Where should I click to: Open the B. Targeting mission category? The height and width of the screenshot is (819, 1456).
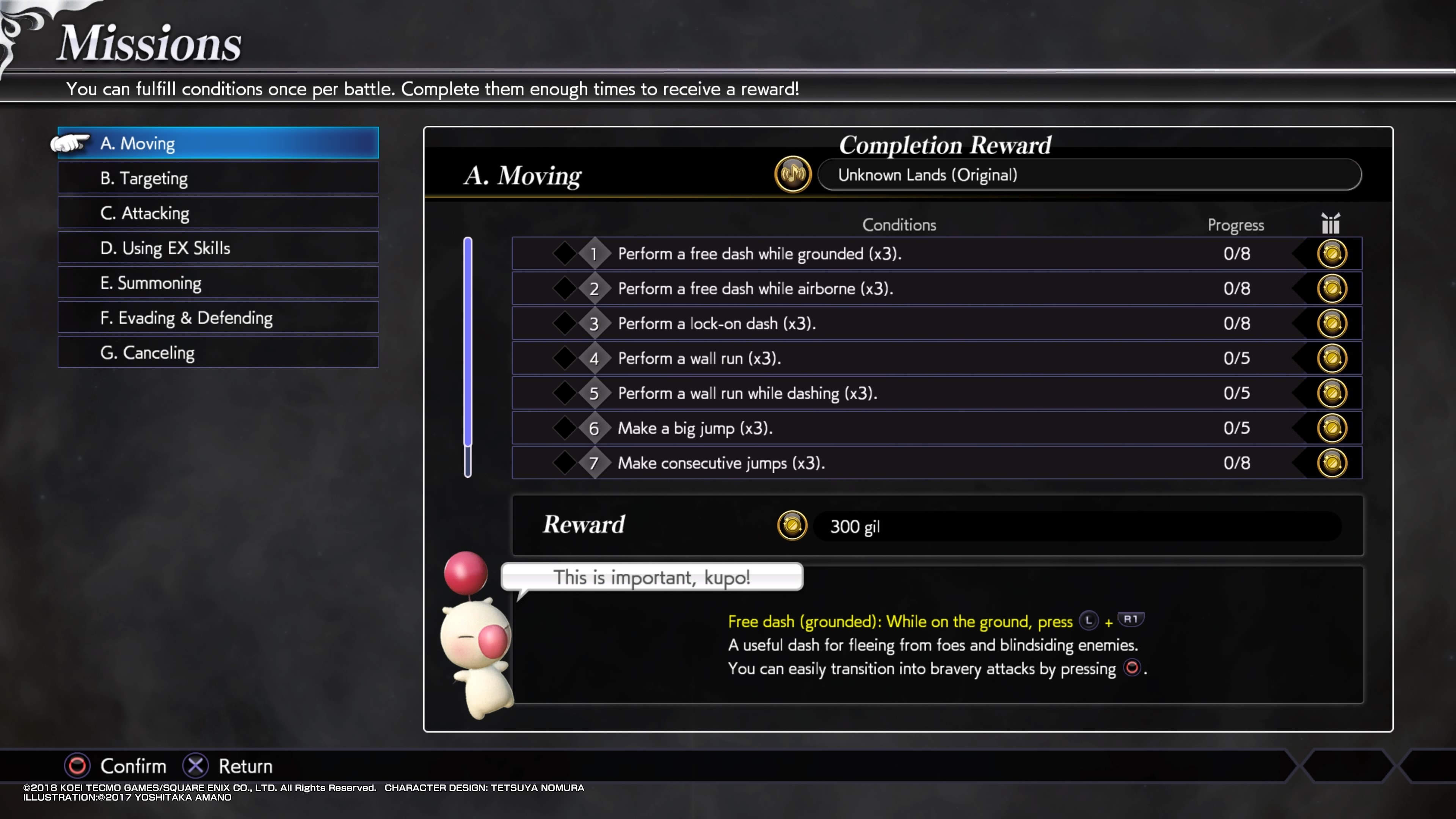[x=218, y=178]
